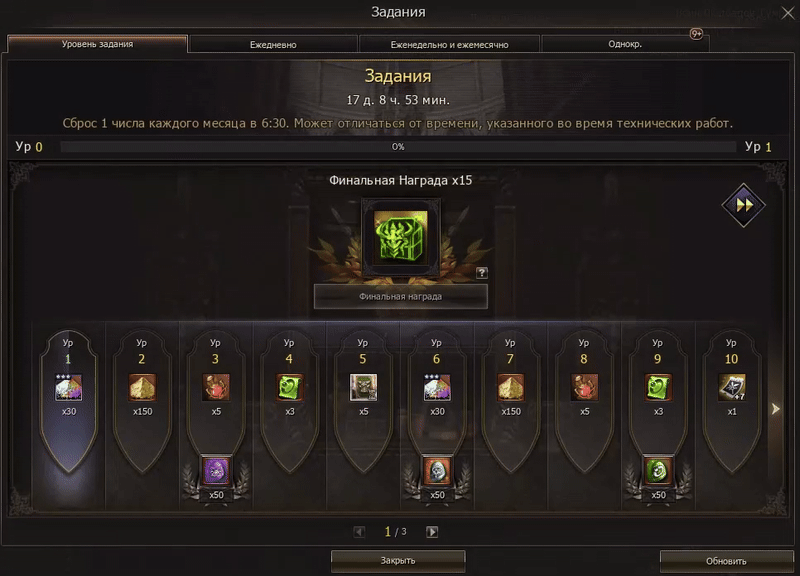Switch to the Ежедневно tab
800x576 pixels.
coord(273,45)
